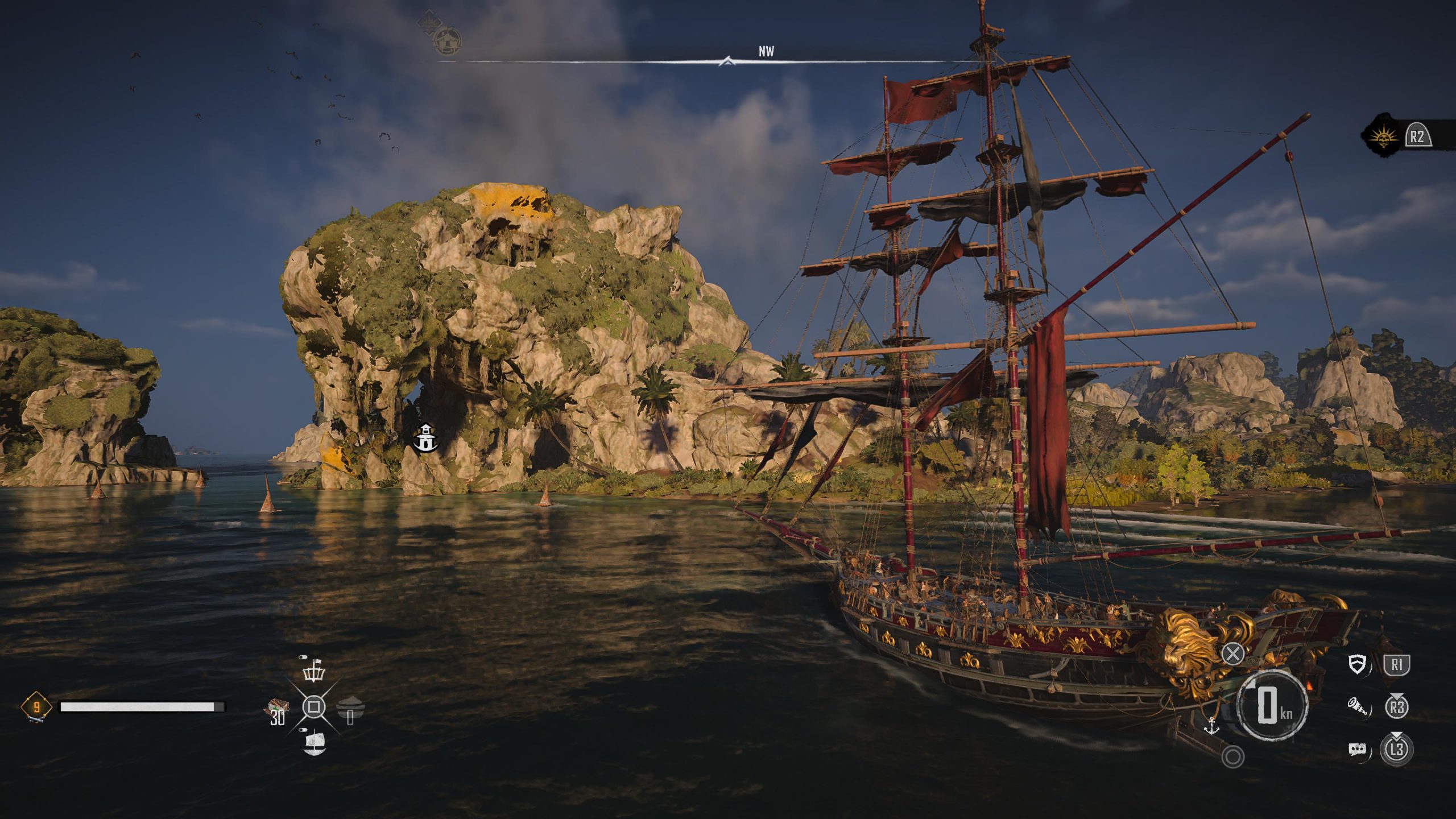Select the hut marker on the compass bar
The image size is (1456, 819).
pos(447,40)
